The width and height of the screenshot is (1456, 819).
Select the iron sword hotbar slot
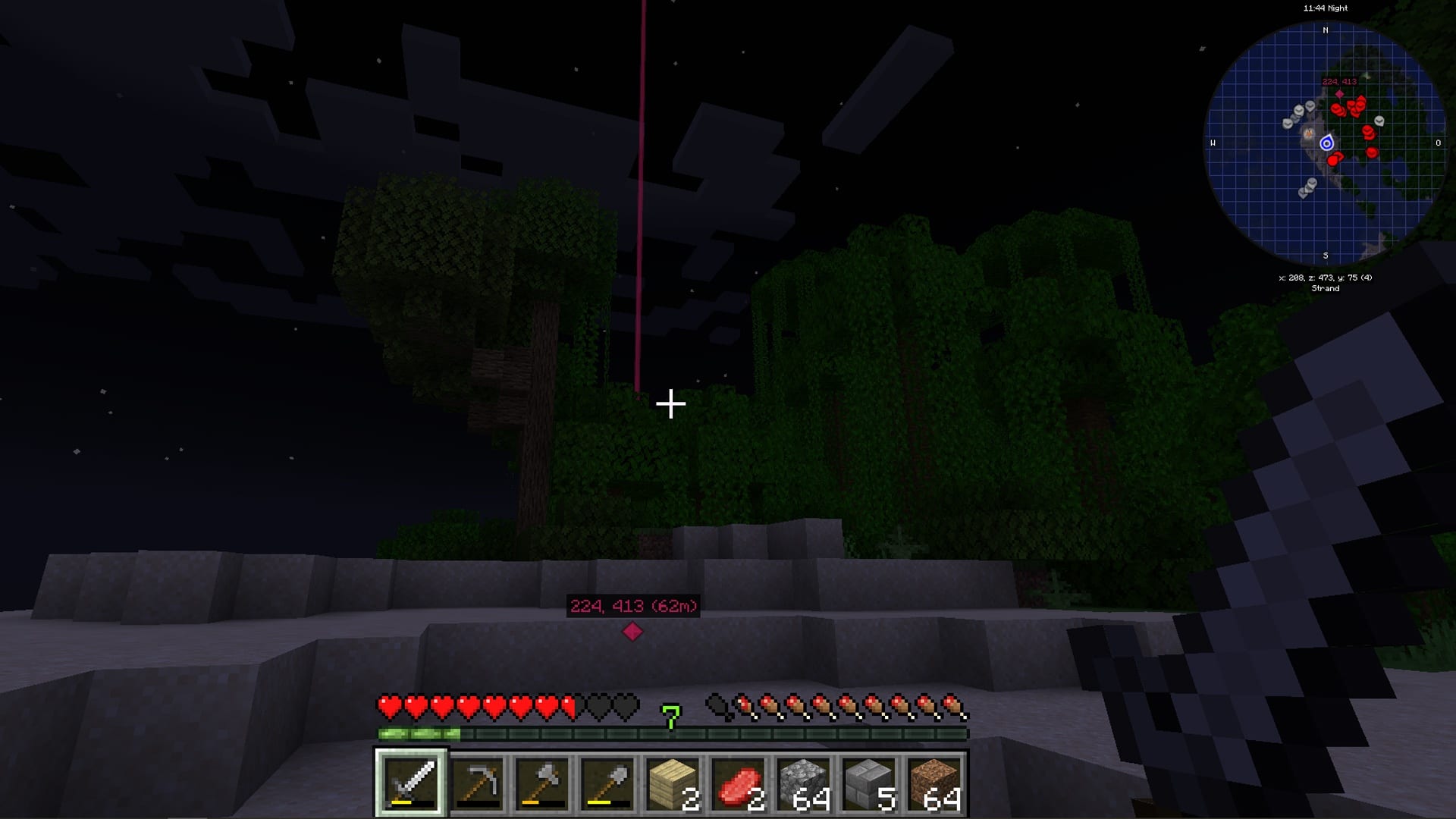[x=412, y=783]
